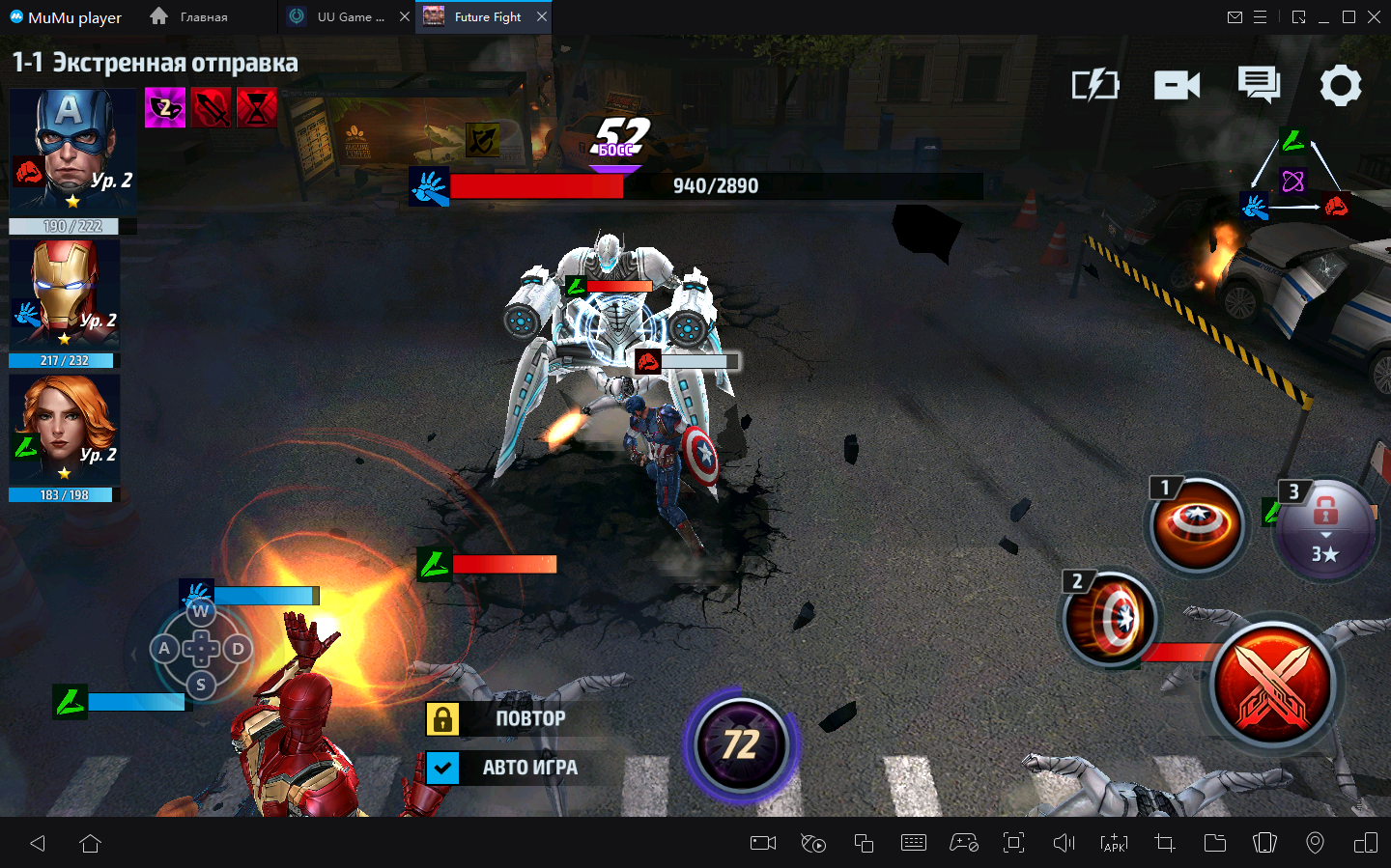Tap the hourglass debuff icon
Image resolution: width=1391 pixels, height=868 pixels.
[257, 107]
